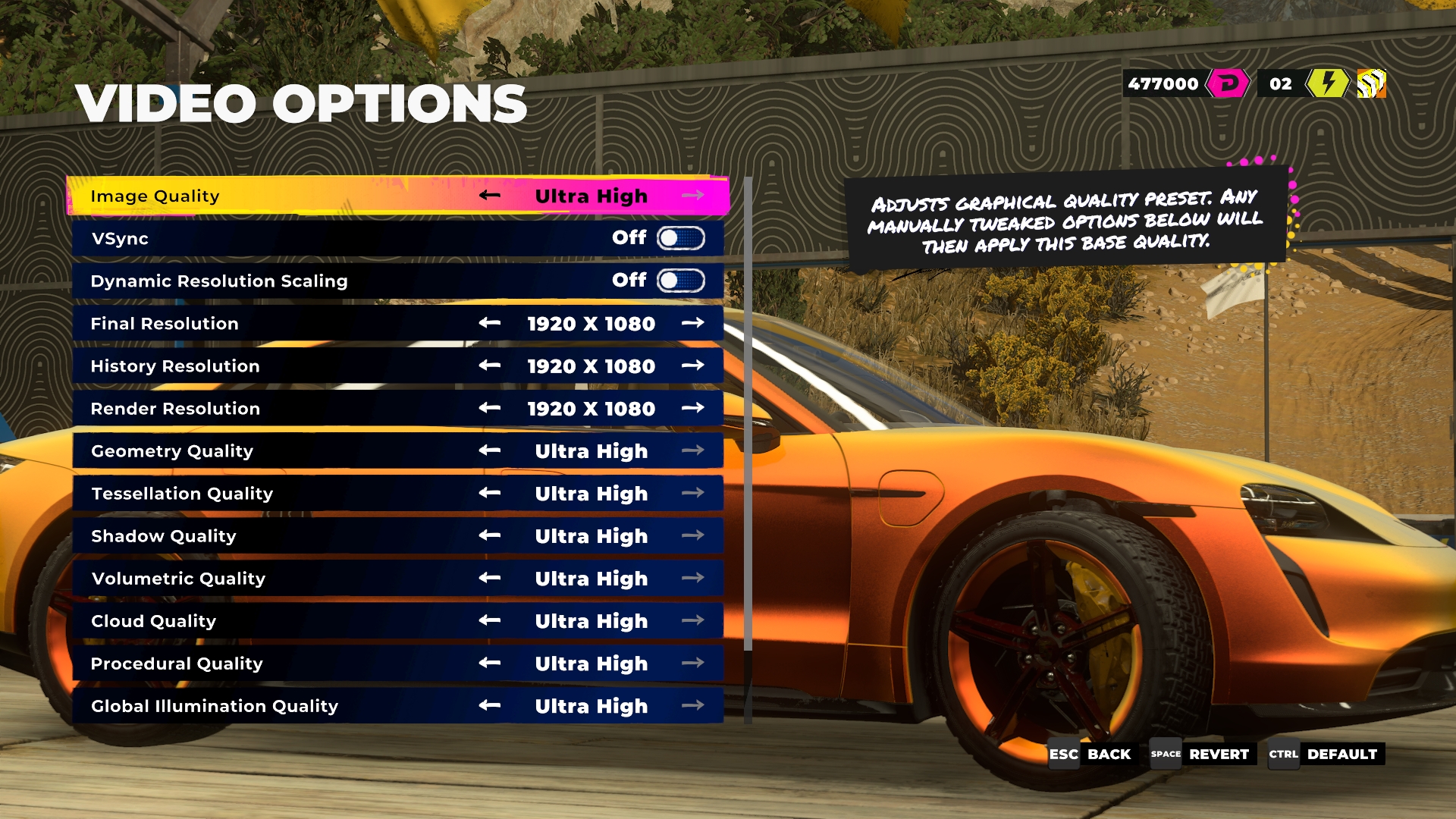1456x819 pixels.
Task: Reduce Global Illumination Quality using the left arrow
Action: (490, 705)
